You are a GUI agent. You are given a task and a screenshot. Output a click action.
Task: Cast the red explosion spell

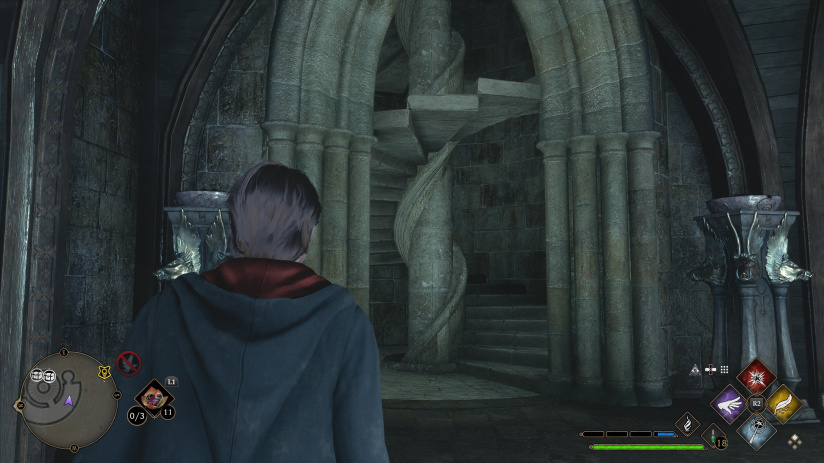(x=757, y=377)
